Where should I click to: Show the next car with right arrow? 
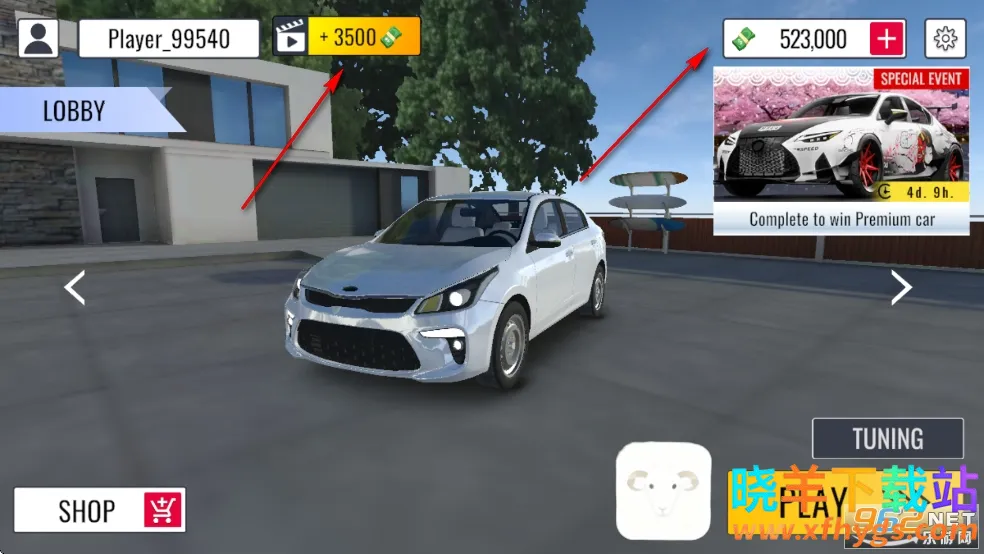pos(901,288)
